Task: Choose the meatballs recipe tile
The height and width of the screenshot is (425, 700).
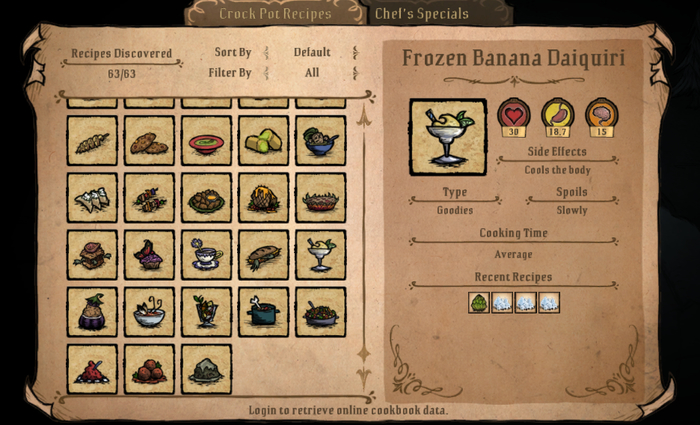Action: (149, 369)
